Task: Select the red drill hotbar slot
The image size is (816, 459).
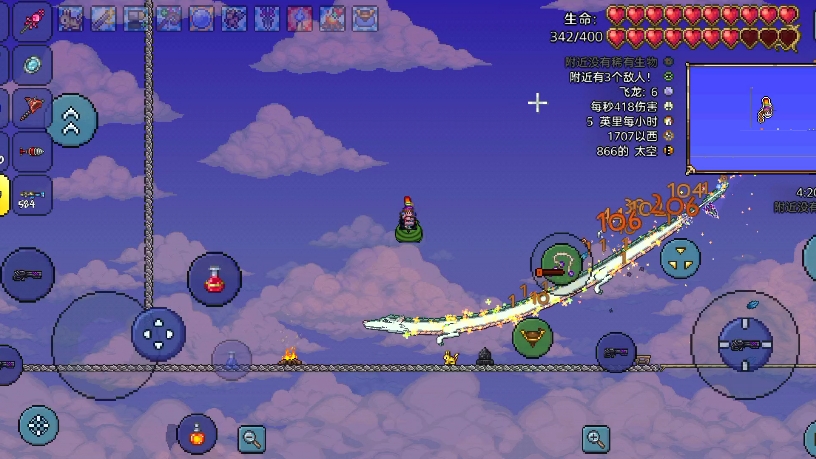Action: (x=30, y=152)
